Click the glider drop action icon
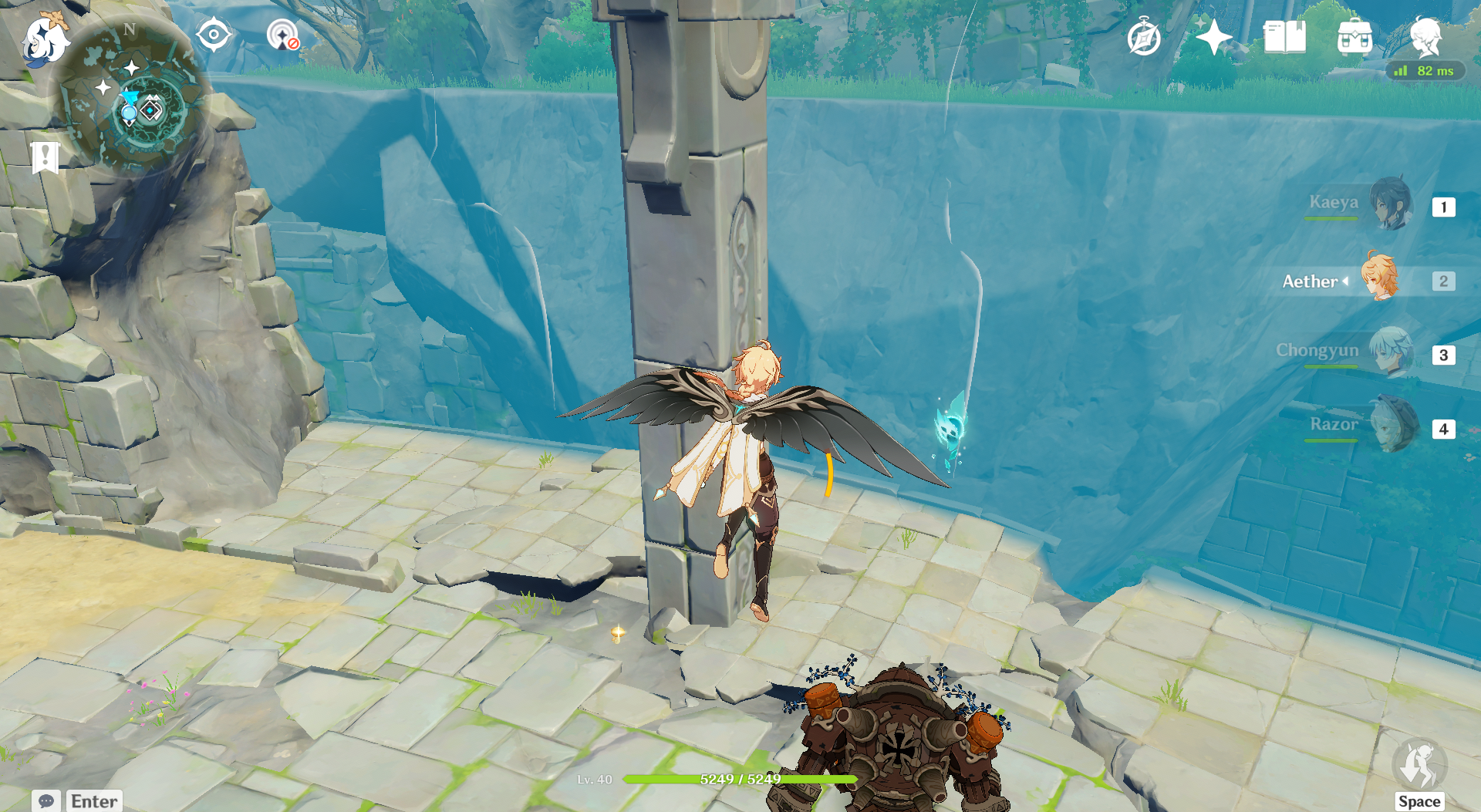Viewport: 1481px width, 812px height. pyautogui.click(x=1419, y=765)
